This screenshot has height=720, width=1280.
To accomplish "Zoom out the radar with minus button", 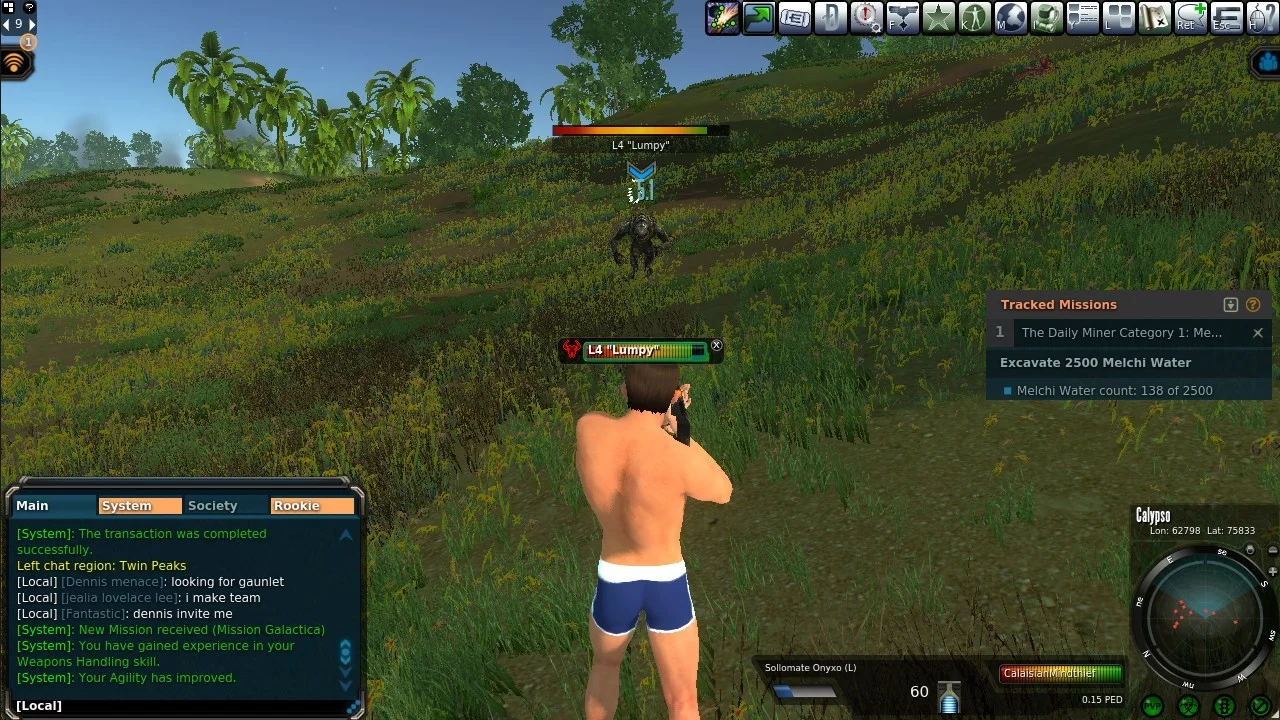I will (1272, 550).
